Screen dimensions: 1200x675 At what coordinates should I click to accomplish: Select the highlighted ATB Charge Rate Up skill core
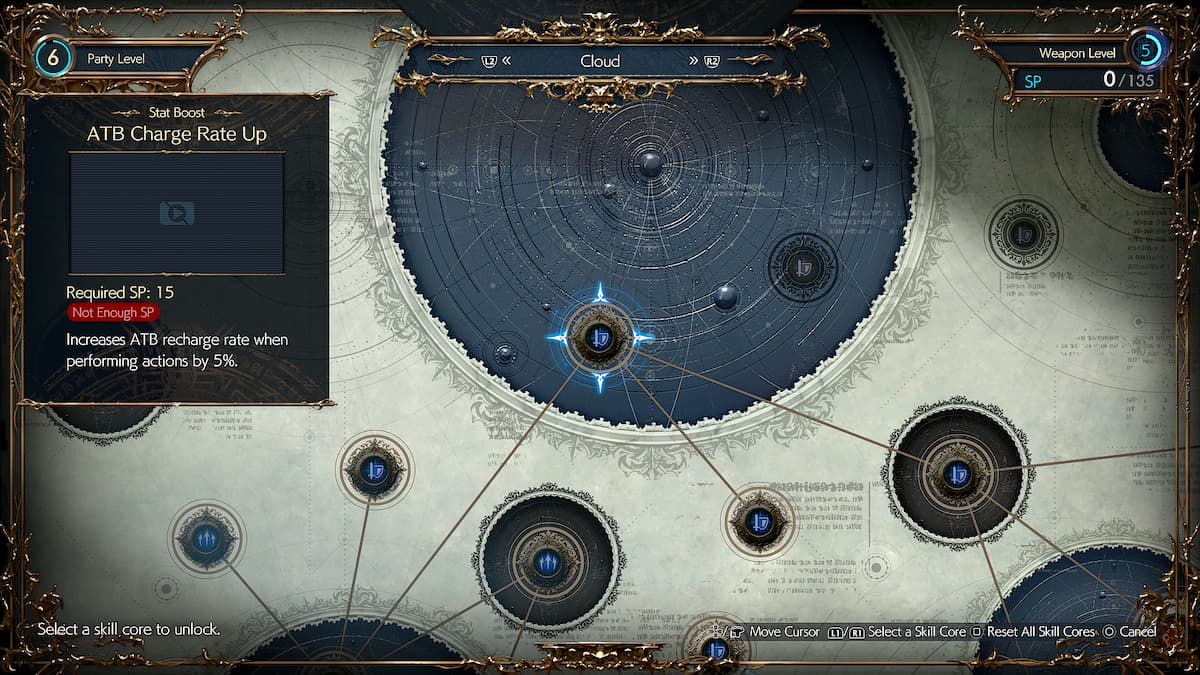(x=598, y=337)
